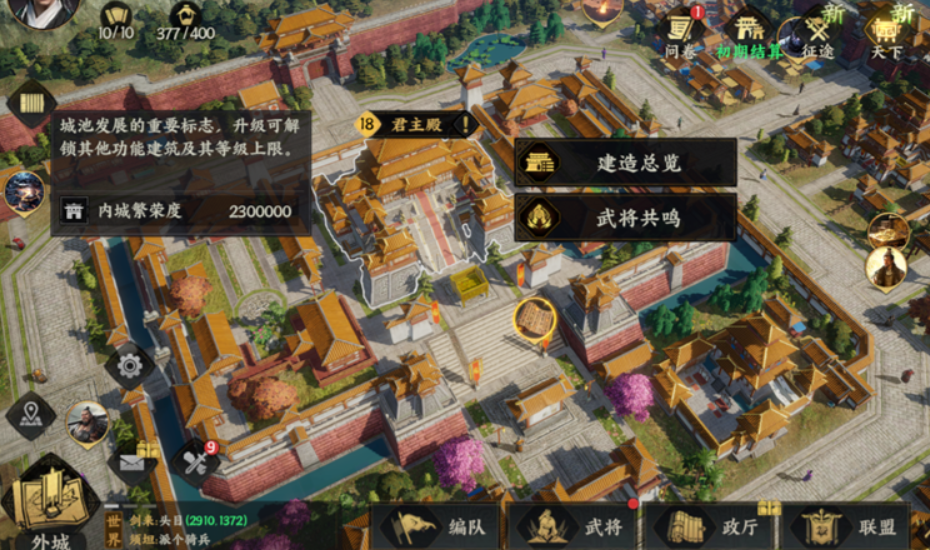Open 武将共鸣 general resonance

pos(625,217)
